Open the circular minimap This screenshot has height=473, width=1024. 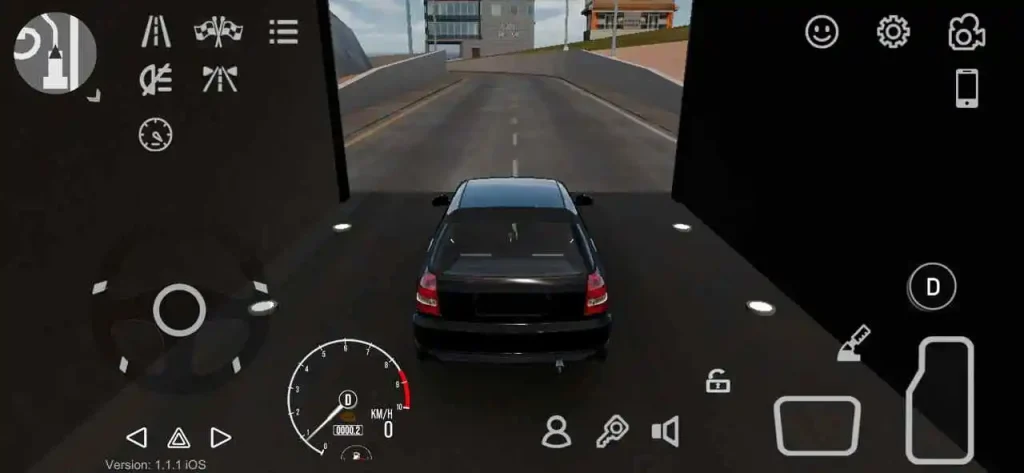coord(55,53)
